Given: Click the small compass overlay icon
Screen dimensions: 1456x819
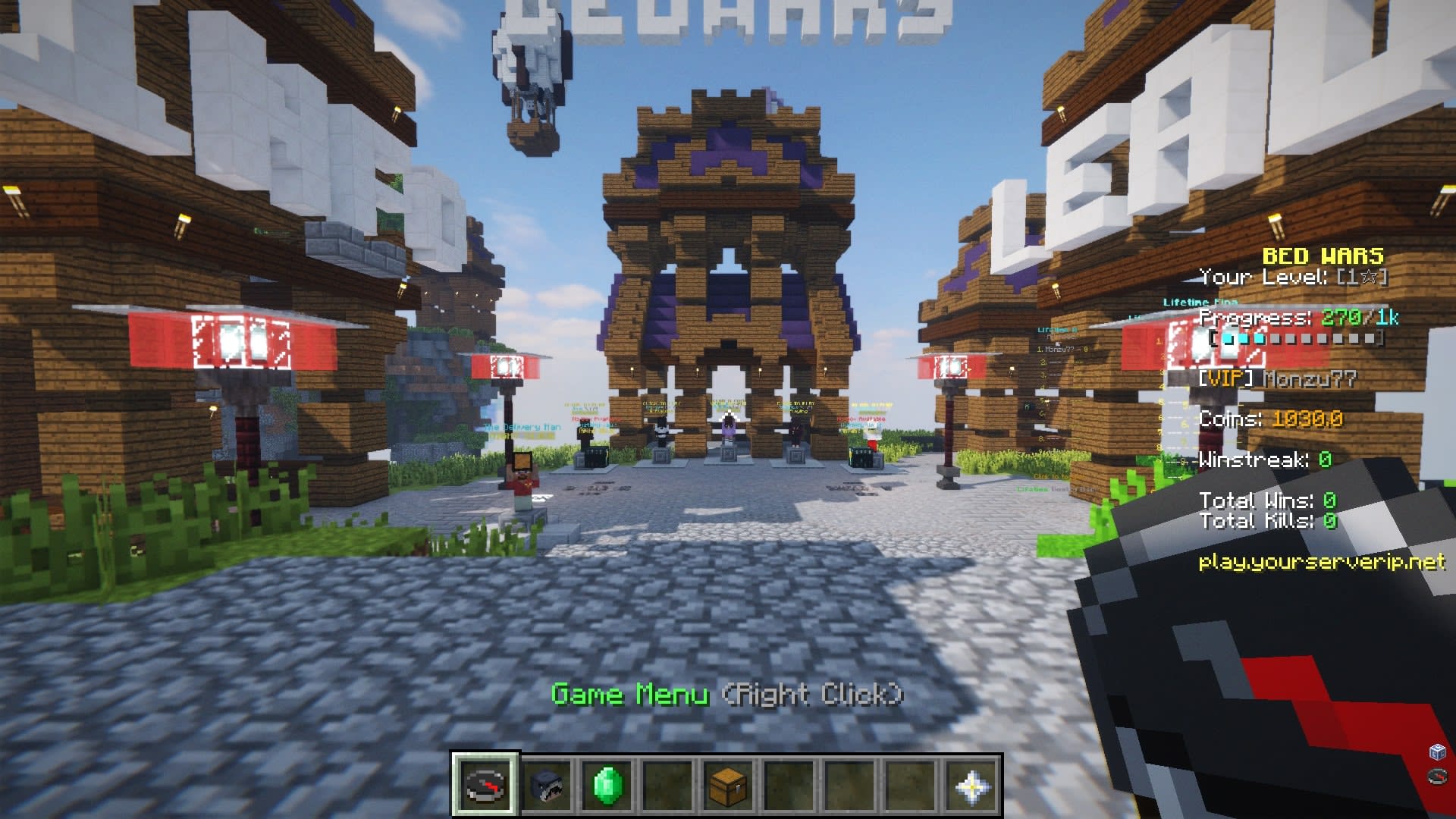Looking at the screenshot, I should coord(1437,776).
